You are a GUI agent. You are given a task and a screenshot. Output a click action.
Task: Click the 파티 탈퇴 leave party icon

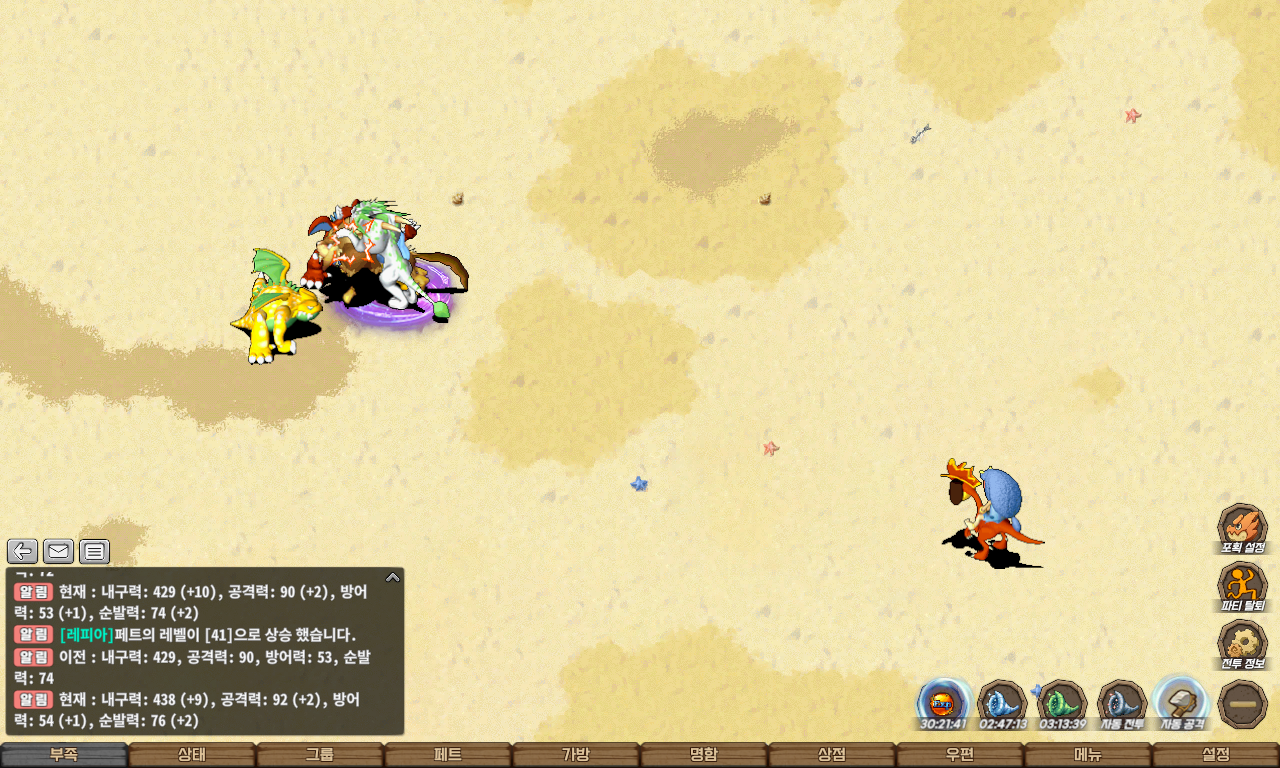click(1242, 587)
